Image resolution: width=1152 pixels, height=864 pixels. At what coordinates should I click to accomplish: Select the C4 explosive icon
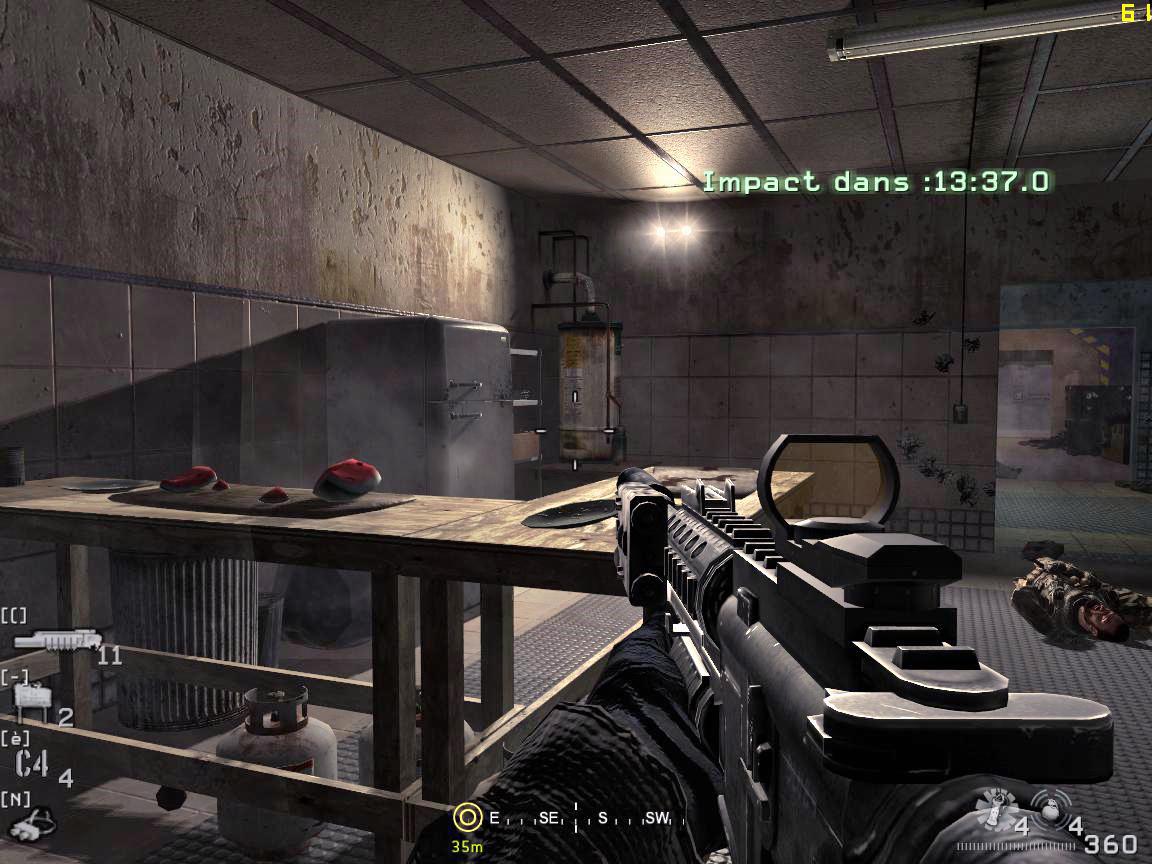tap(32, 764)
